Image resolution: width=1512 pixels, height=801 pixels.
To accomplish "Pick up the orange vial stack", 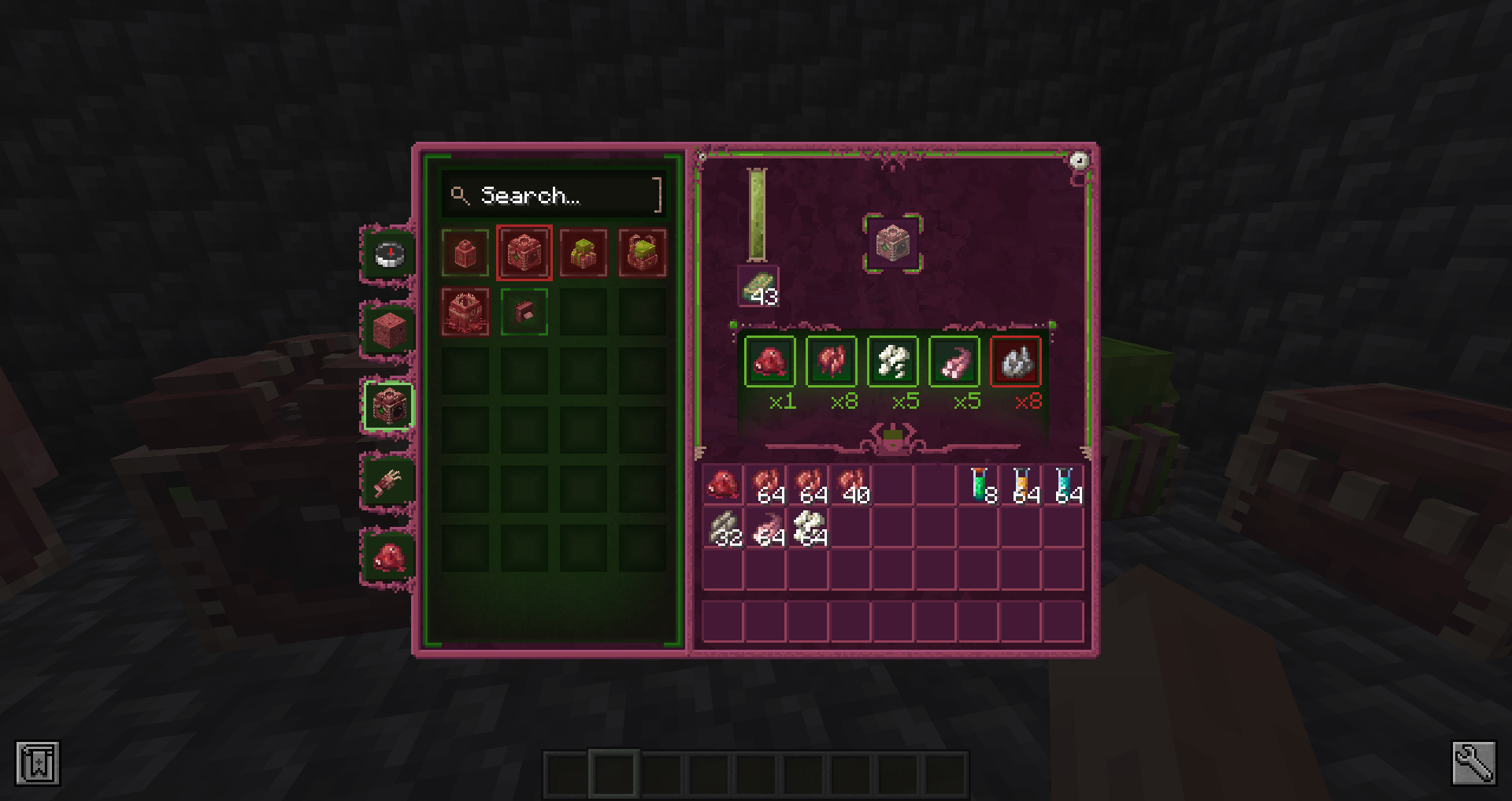I will pos(1021,484).
